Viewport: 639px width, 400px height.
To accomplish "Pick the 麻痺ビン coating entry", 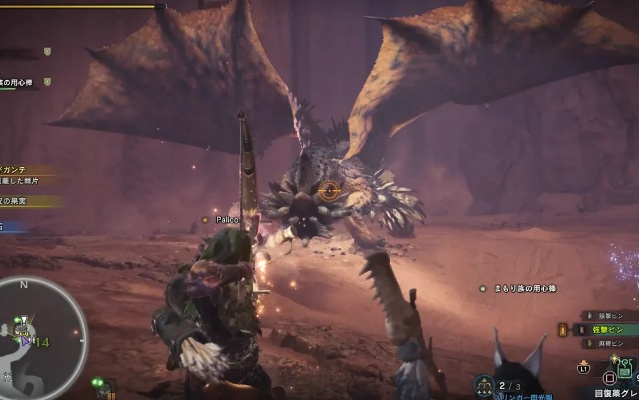I will (x=612, y=344).
